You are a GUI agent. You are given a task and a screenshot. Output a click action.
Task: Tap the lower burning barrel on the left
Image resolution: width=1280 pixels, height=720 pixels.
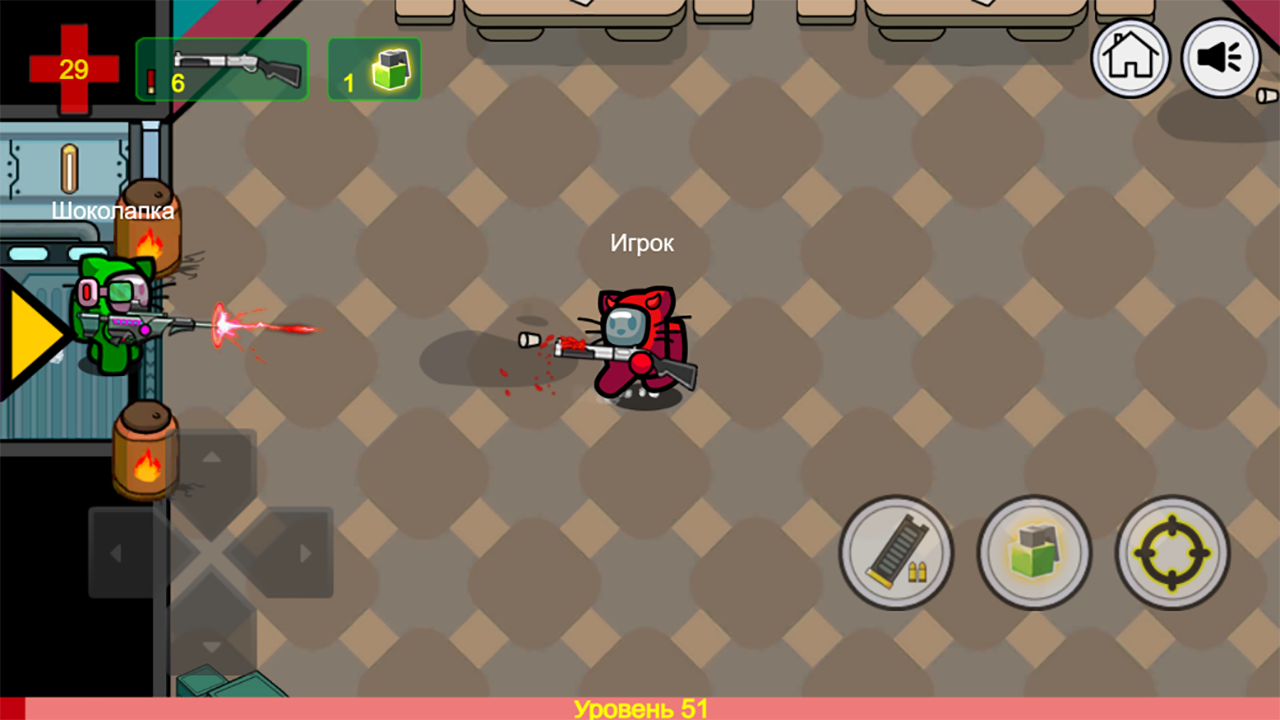(x=145, y=450)
